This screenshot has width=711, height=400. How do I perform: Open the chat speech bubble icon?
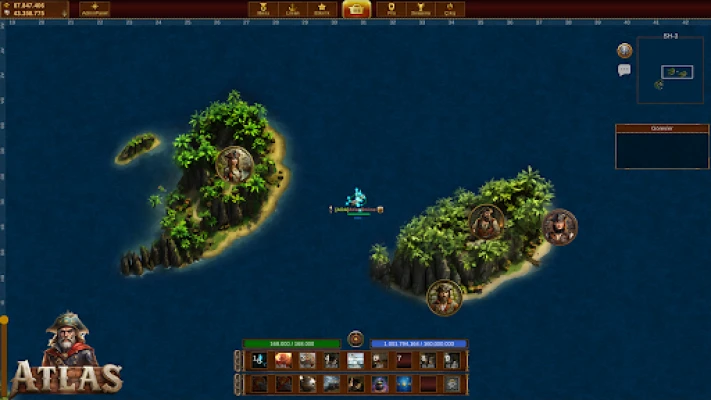click(x=624, y=70)
